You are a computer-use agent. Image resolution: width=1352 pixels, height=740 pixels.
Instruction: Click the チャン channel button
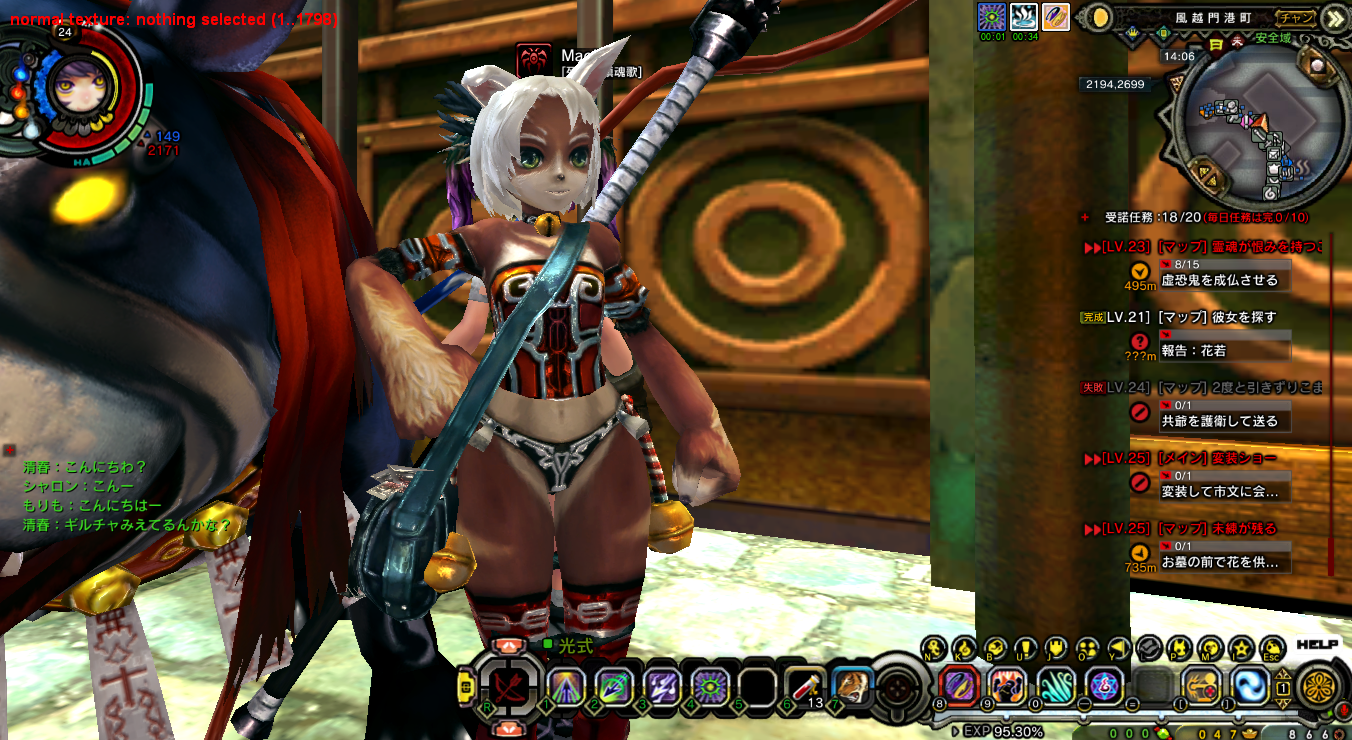[1296, 17]
